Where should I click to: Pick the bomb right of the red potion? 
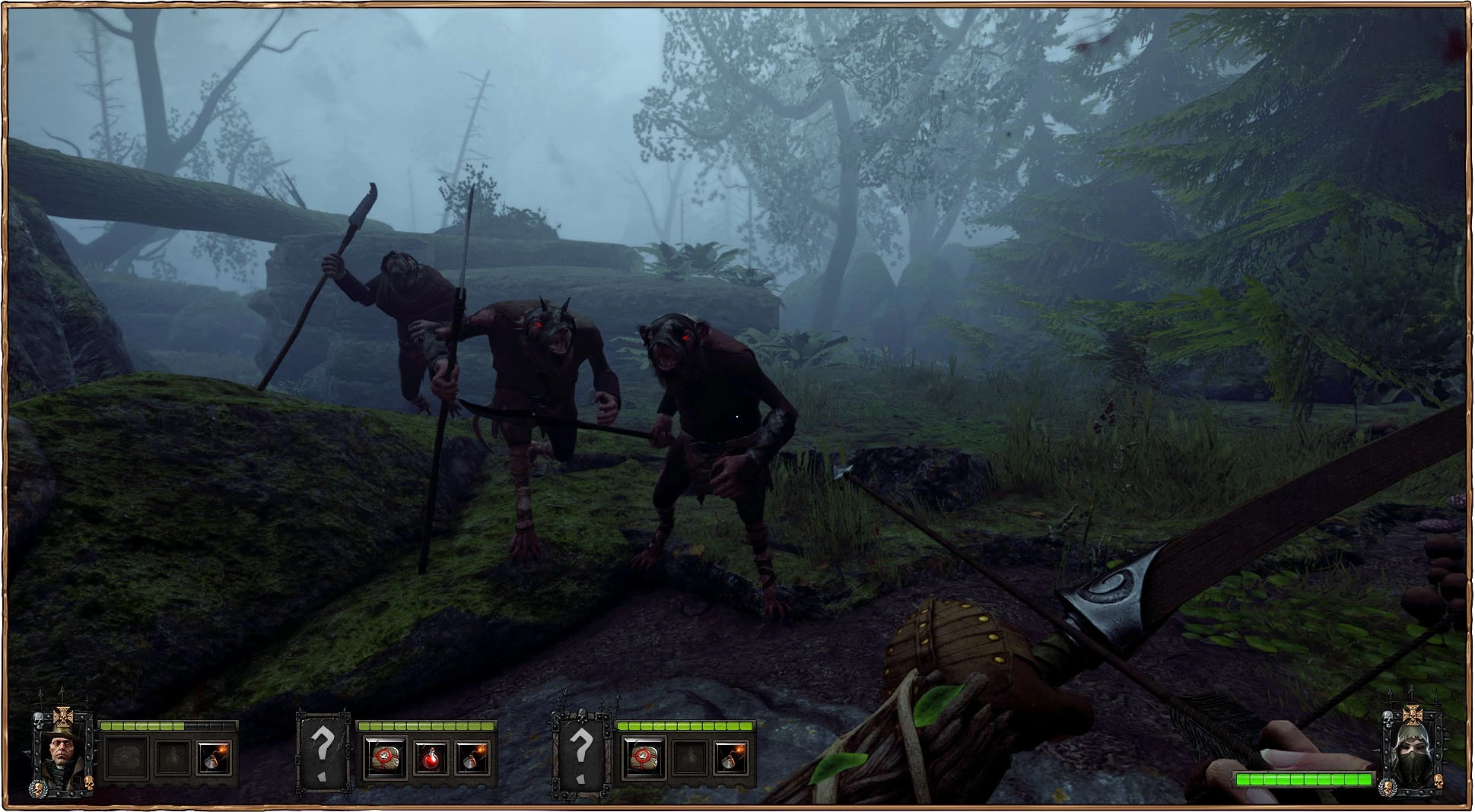pyautogui.click(x=472, y=759)
